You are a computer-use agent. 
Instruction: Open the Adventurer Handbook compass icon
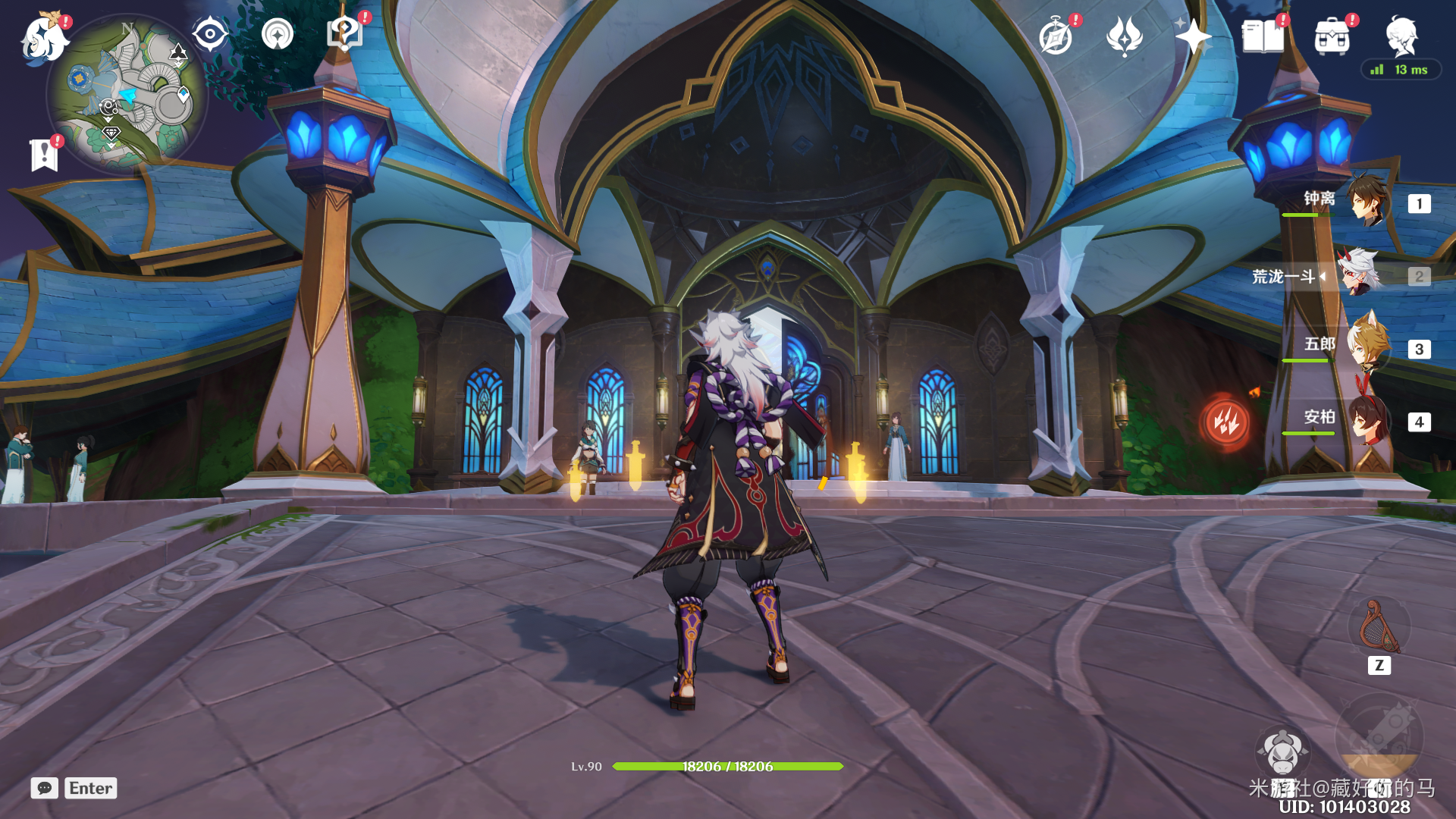[x=1056, y=36]
